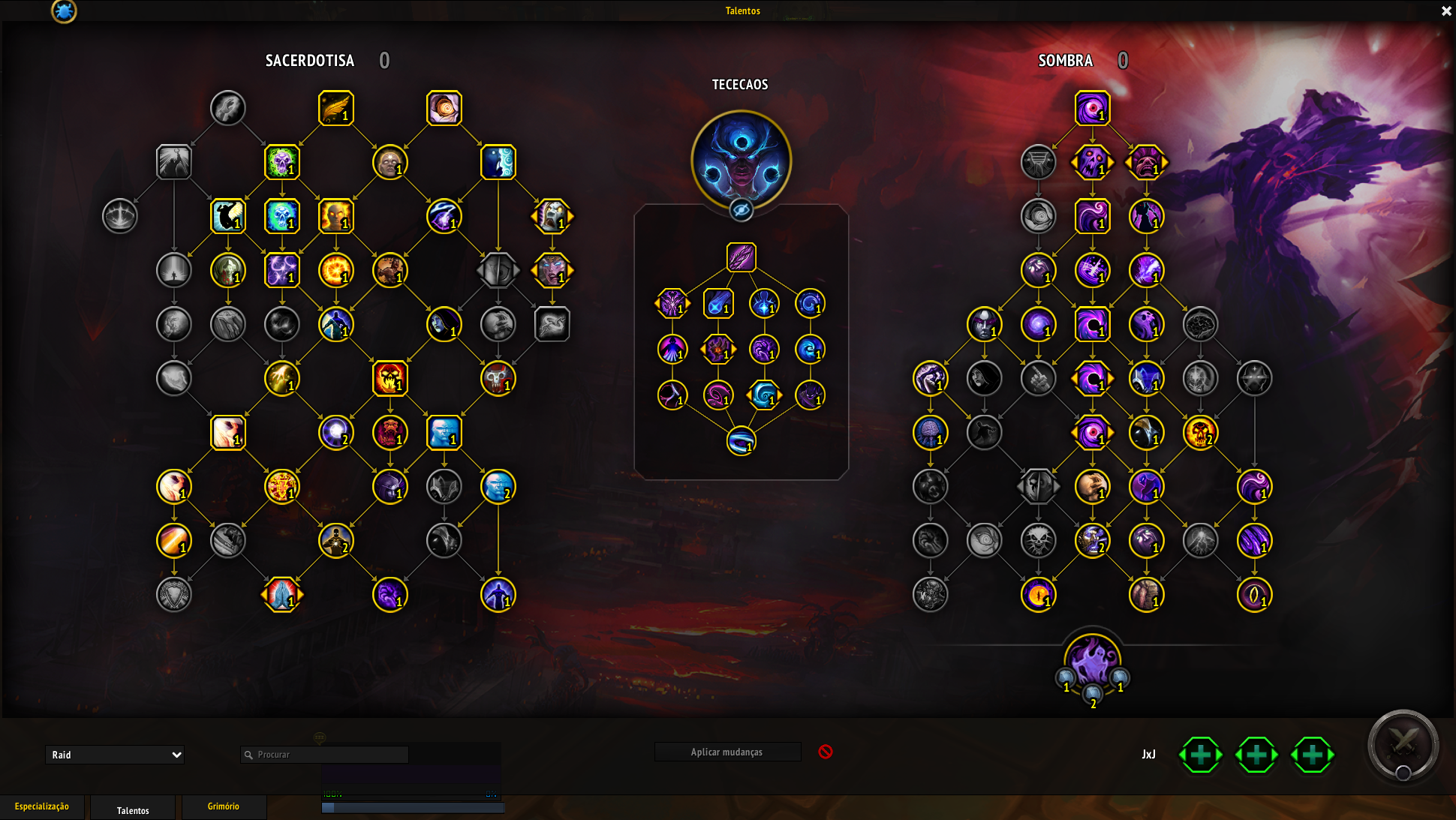This screenshot has width=1456, height=820.
Task: Select the golden skull Sombra talent
Action: [x=1199, y=433]
